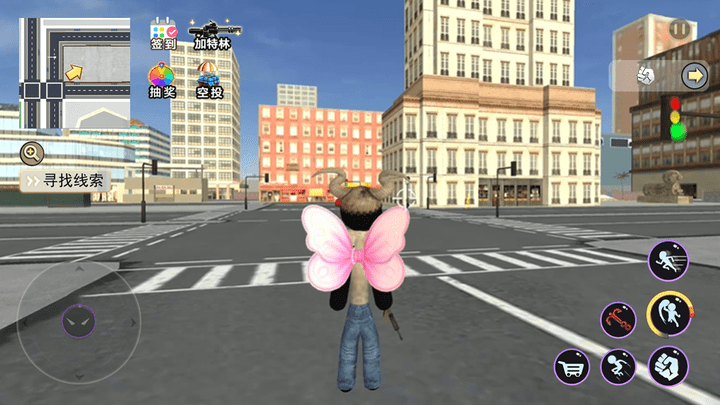
Task: Activate the jump action button
Action: coord(619,366)
